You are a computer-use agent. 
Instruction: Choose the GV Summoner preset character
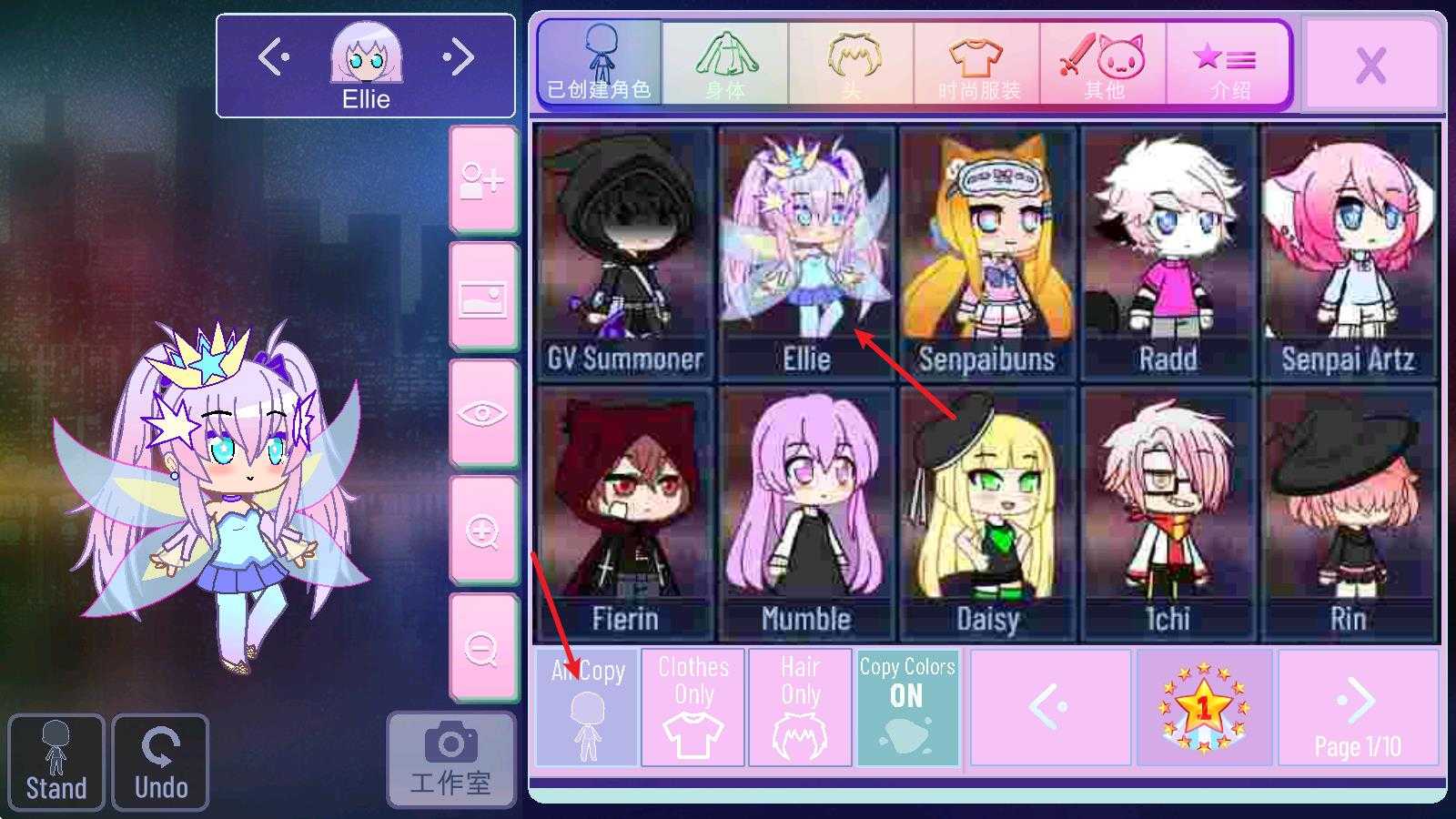pyautogui.click(x=625, y=252)
